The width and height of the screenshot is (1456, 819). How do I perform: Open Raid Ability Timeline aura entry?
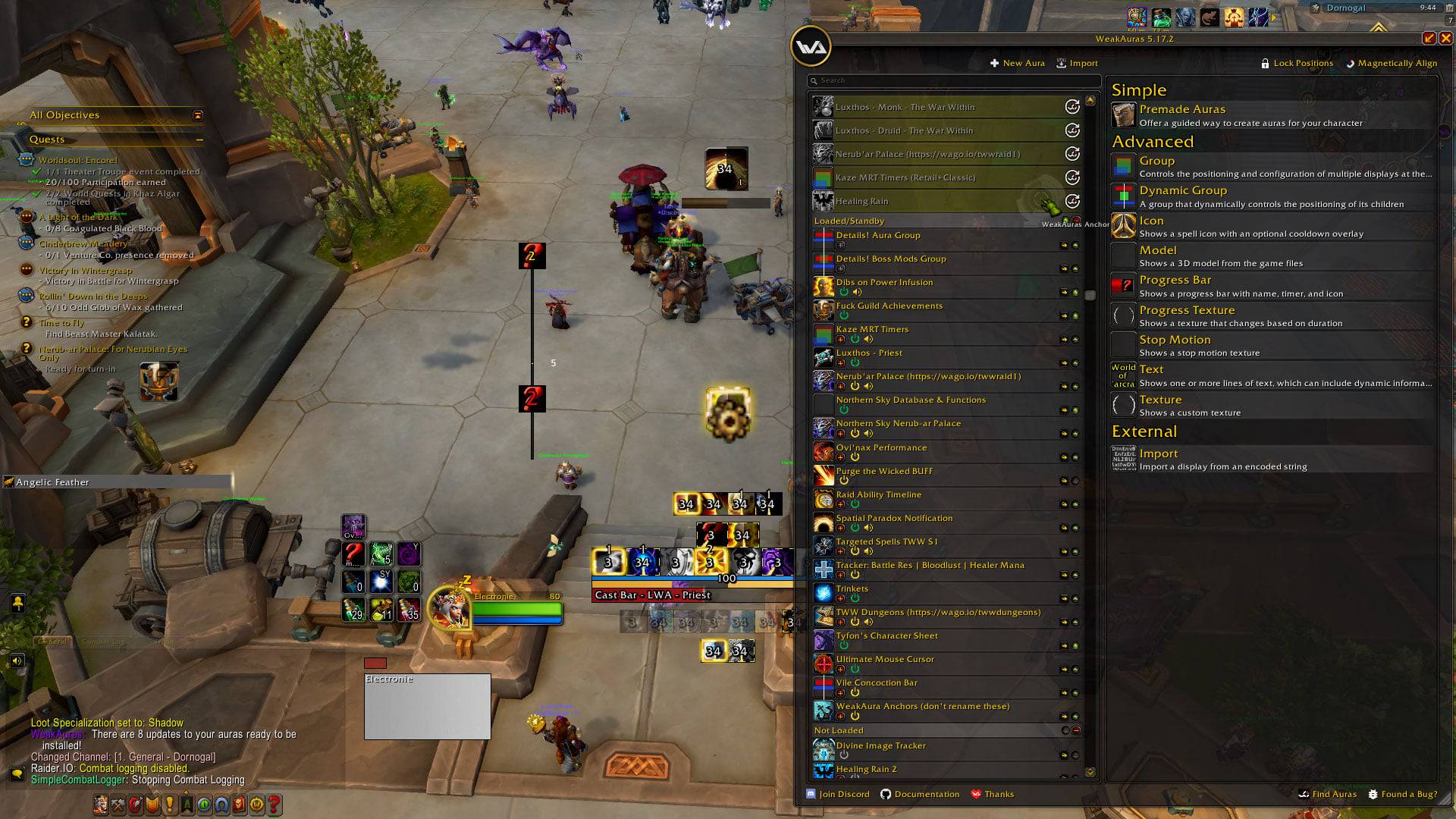[x=878, y=495]
